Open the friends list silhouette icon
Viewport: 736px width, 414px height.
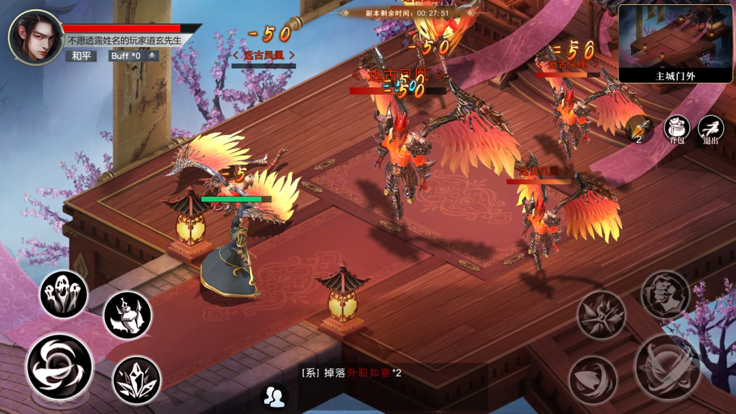coord(274,397)
